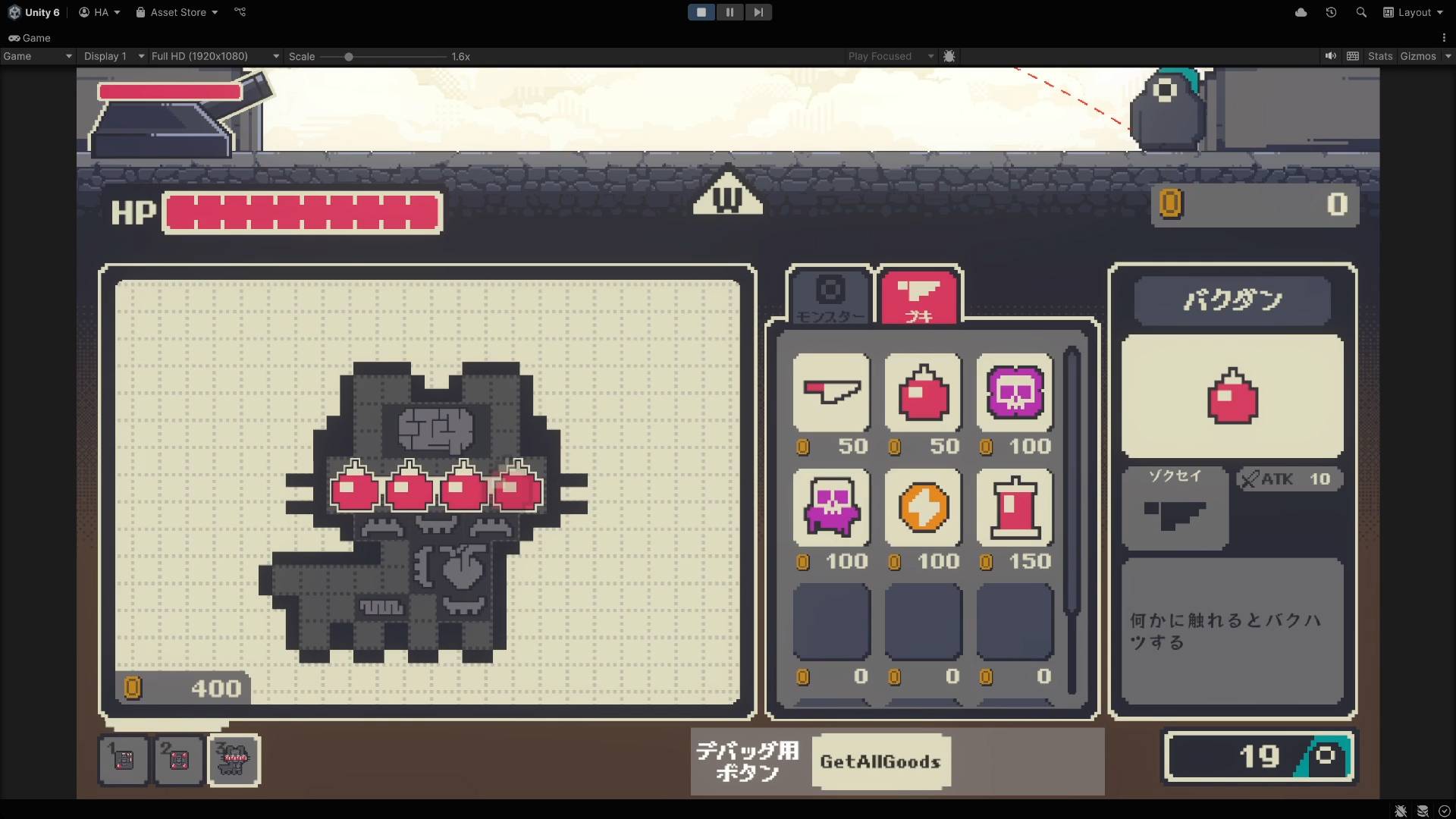This screenshot has height=819, width=1456.
Task: Open the Stats overlay in Game view
Action: tap(1379, 56)
